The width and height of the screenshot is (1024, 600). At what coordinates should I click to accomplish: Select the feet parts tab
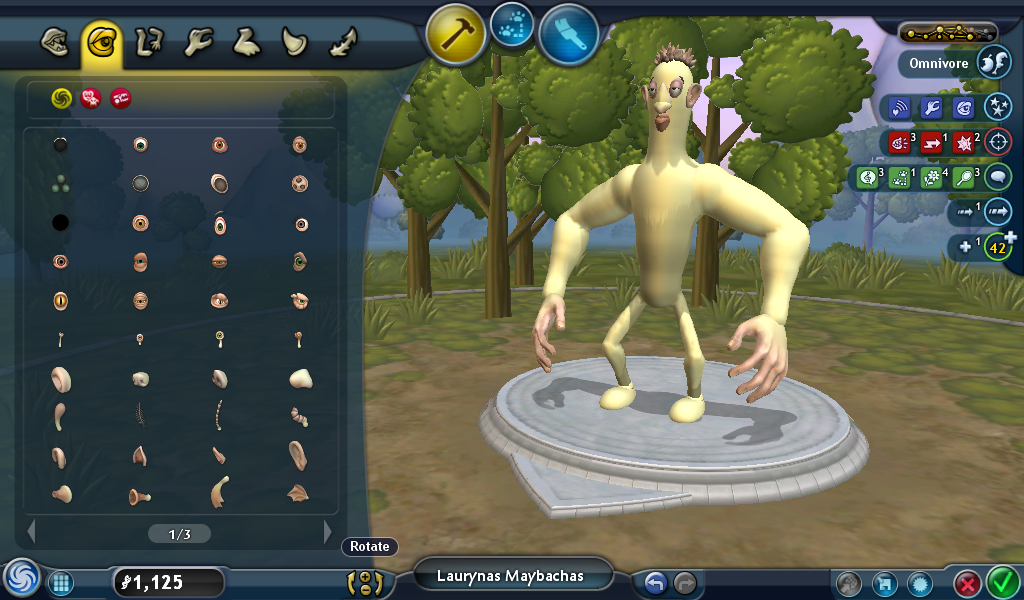click(x=246, y=42)
